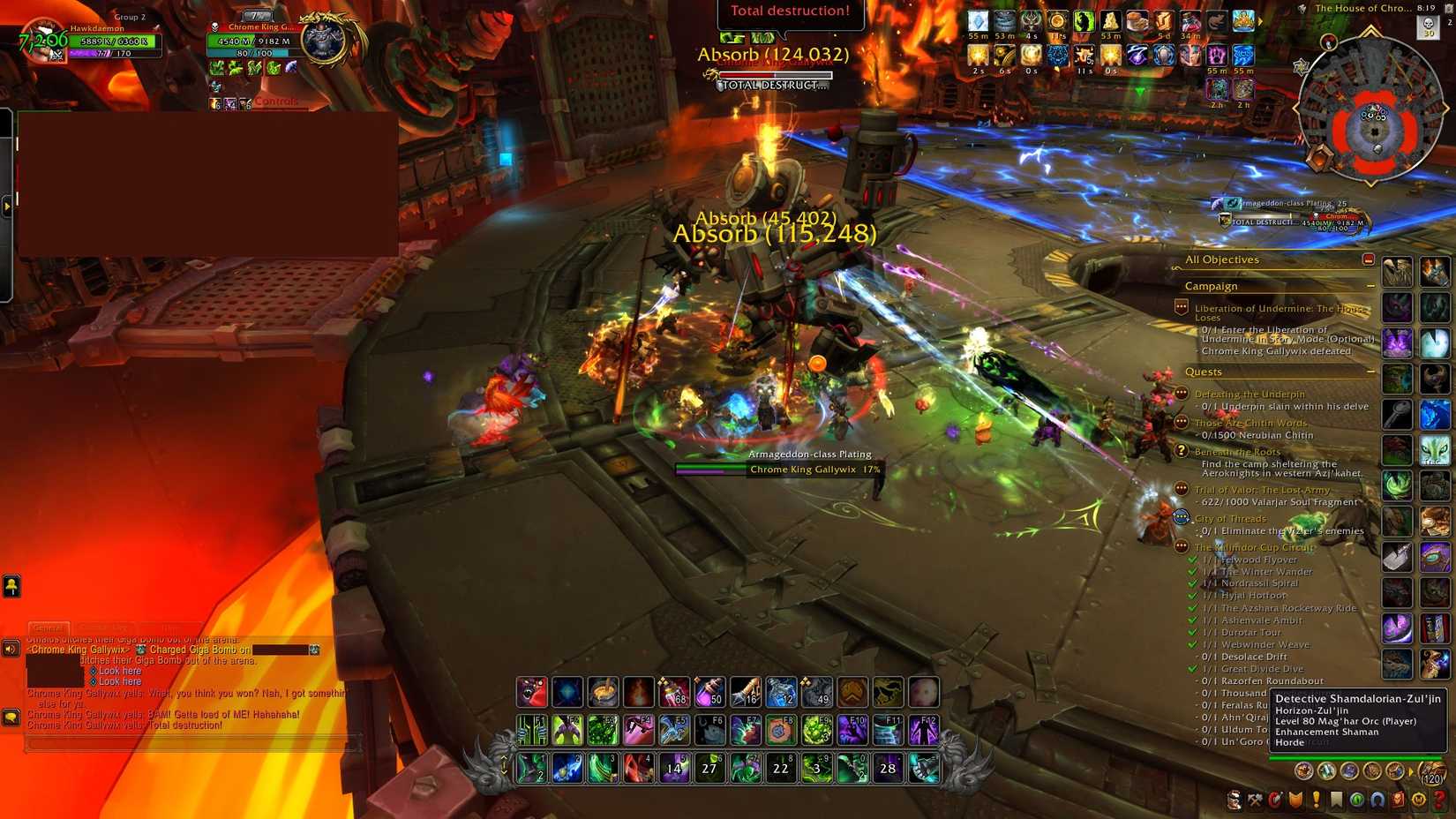Click the Look here link in chat
1456x819 pixels.
click(120, 671)
